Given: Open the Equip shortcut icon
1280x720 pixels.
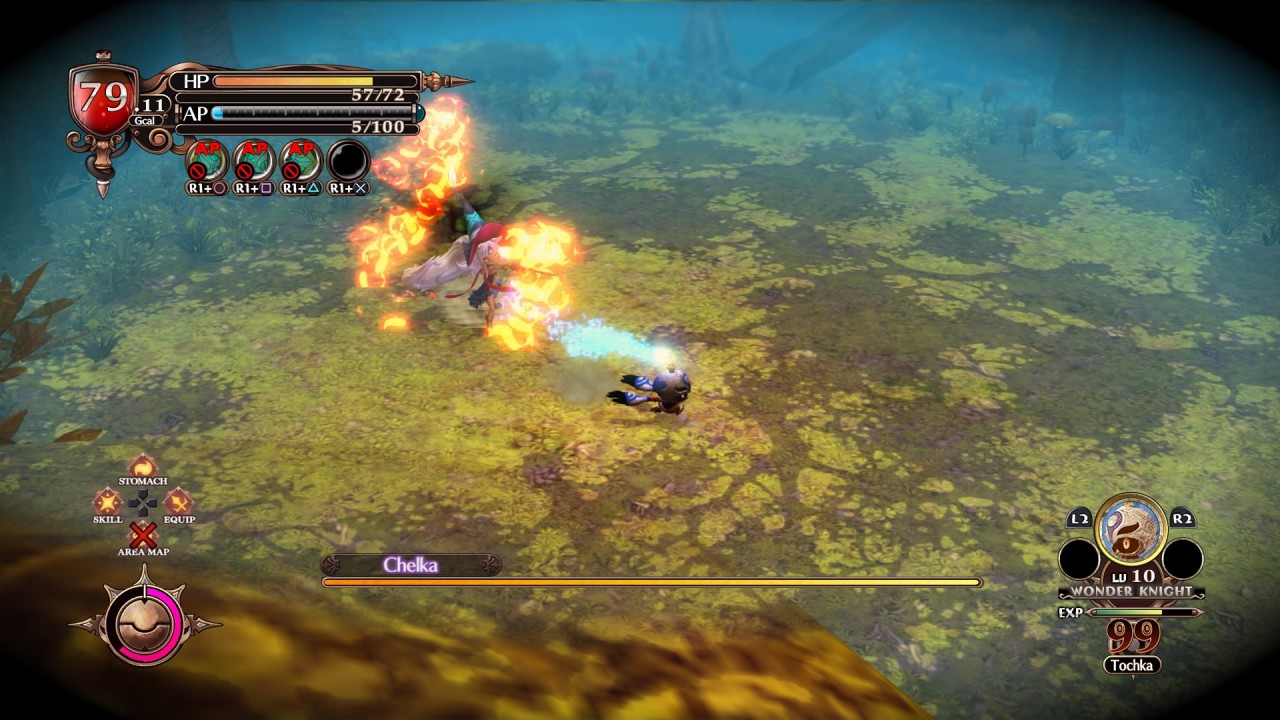Looking at the screenshot, I should (x=178, y=501).
